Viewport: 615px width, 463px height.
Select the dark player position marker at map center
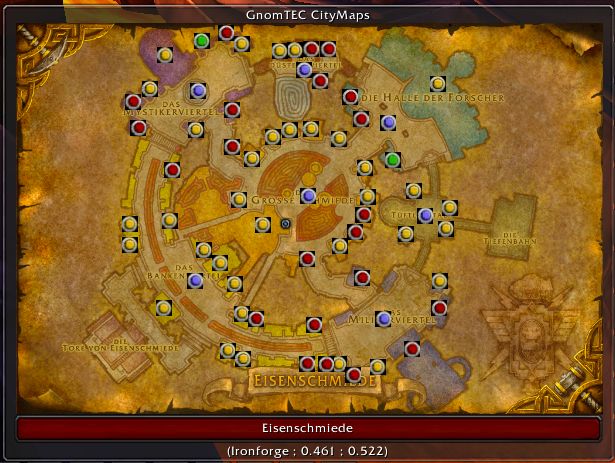point(286,224)
